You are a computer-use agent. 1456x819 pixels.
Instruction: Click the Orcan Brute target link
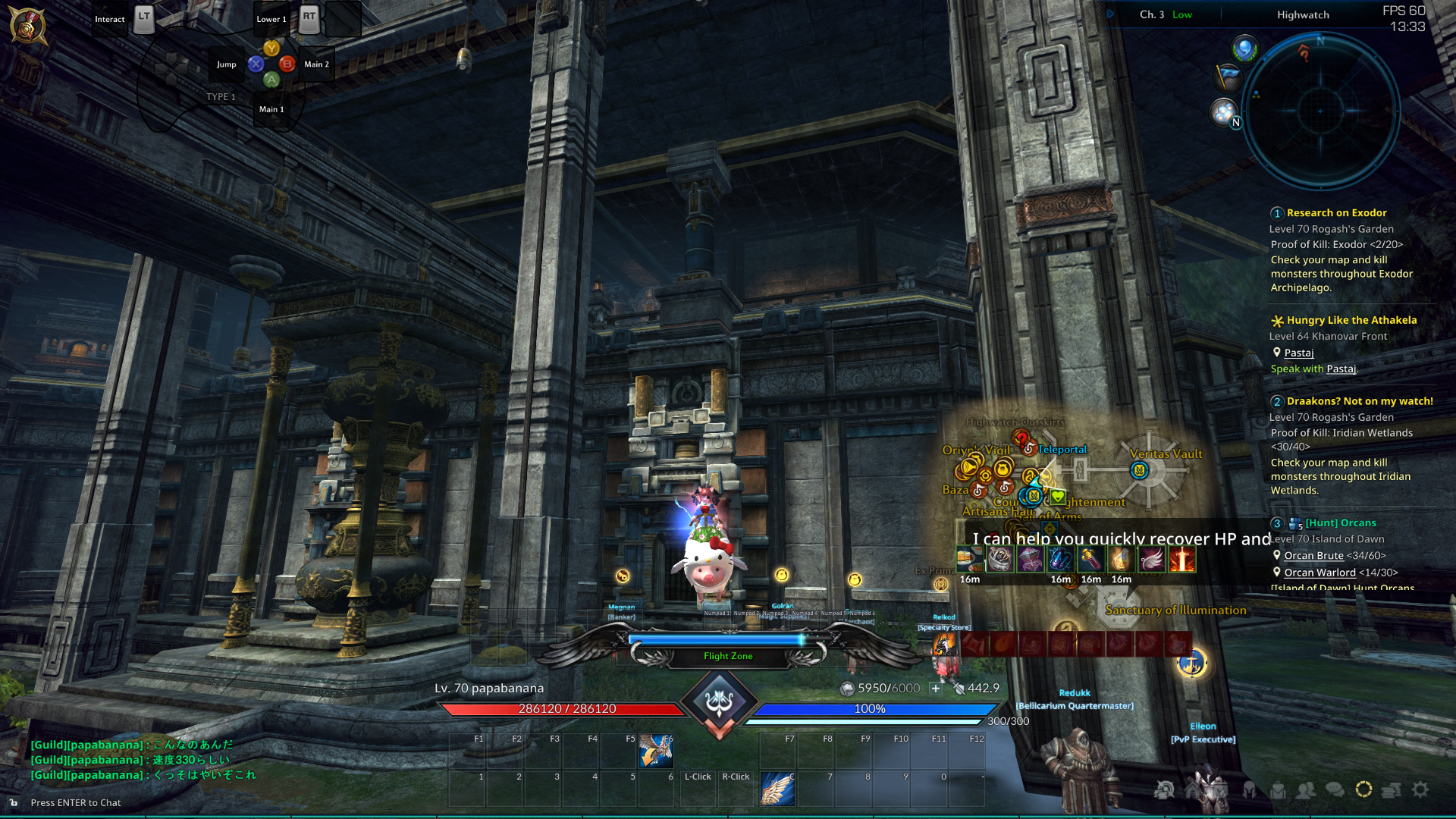point(1313,556)
